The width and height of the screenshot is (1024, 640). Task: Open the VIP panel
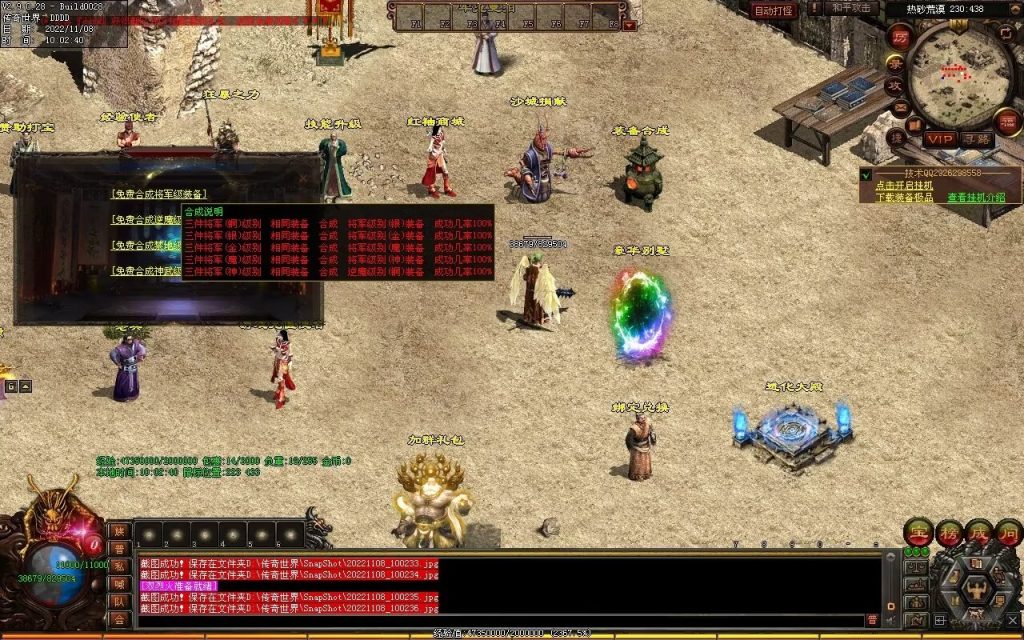[x=939, y=139]
